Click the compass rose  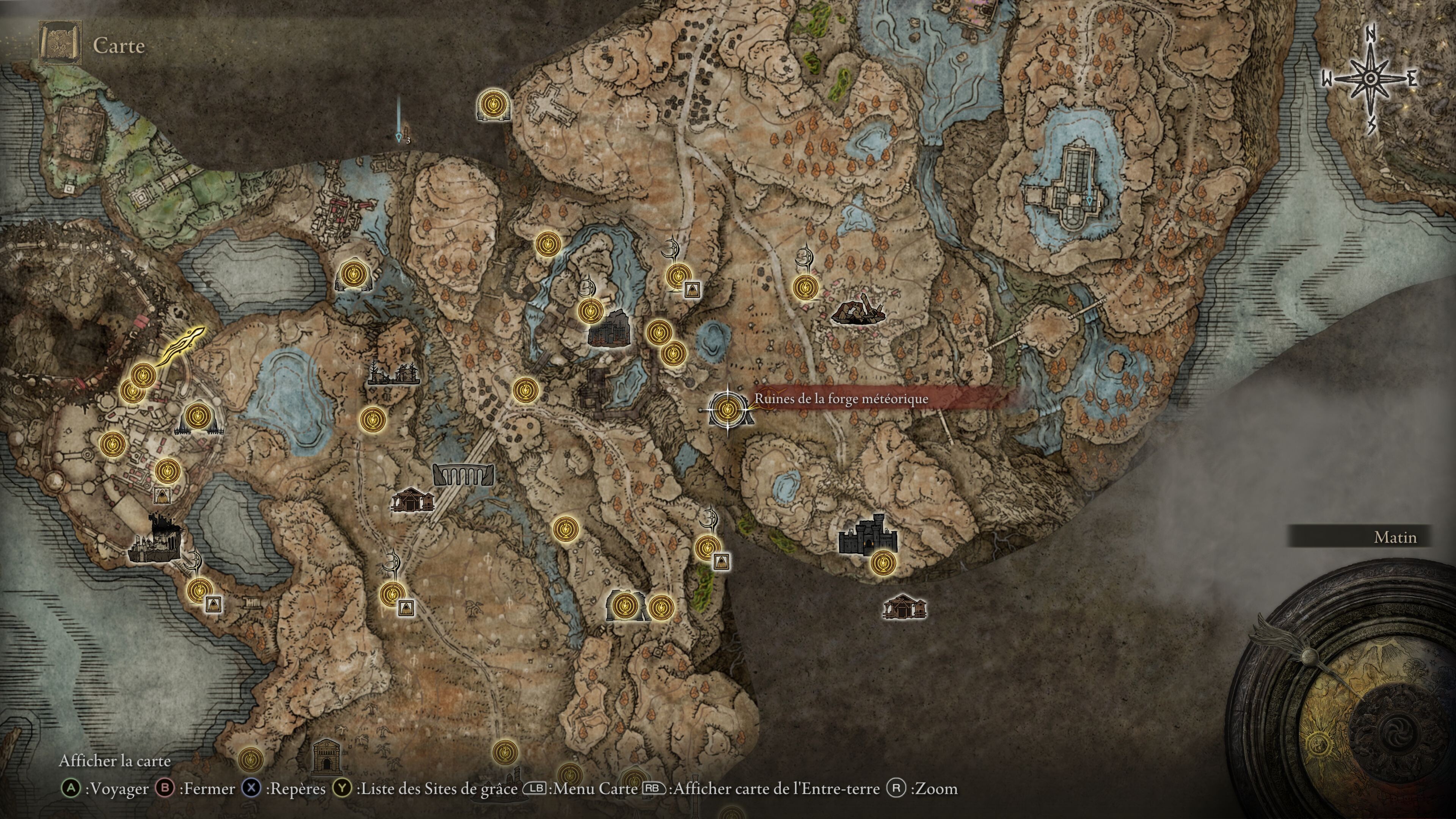[1370, 79]
